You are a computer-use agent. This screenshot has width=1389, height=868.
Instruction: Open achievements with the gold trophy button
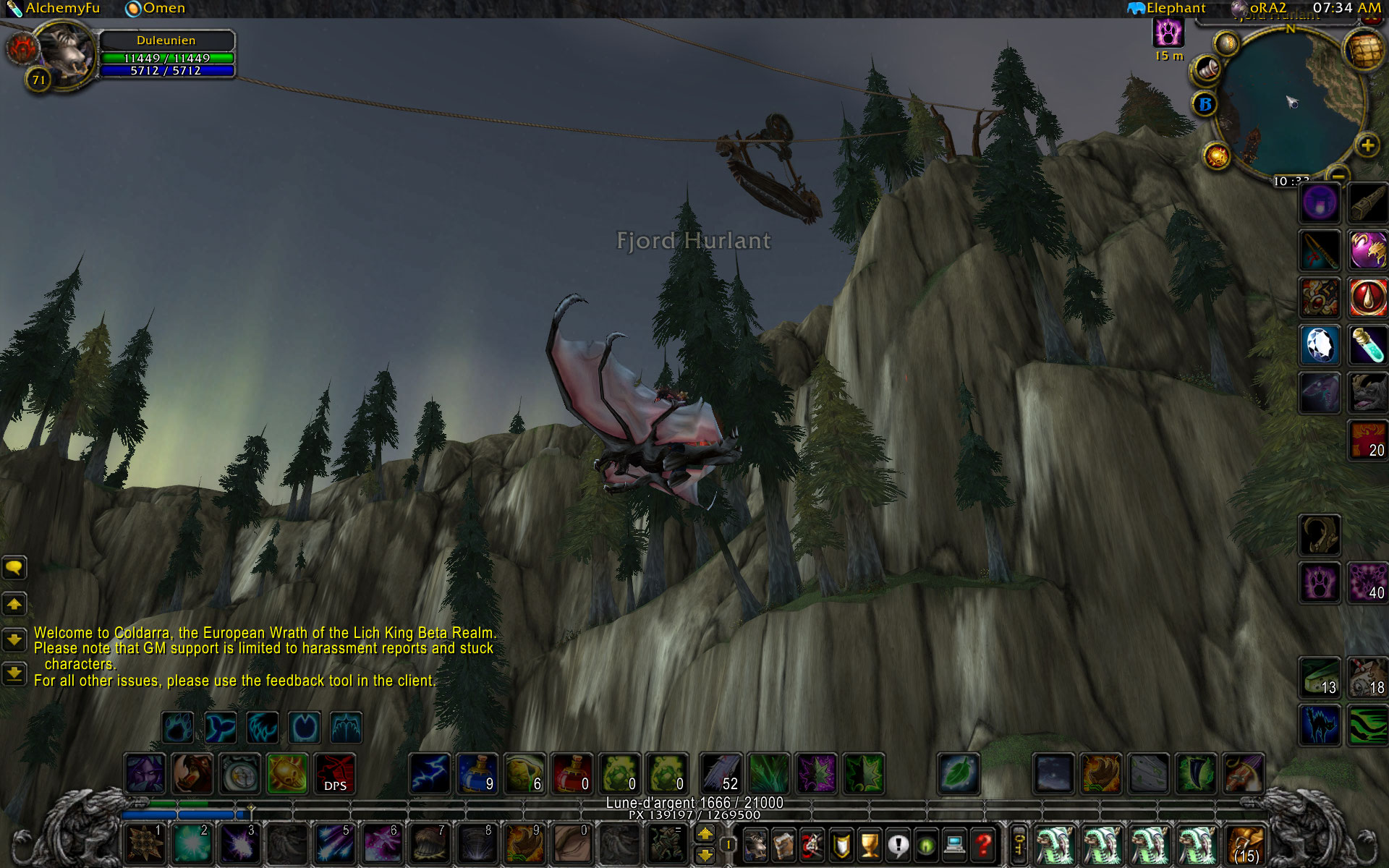point(870,844)
